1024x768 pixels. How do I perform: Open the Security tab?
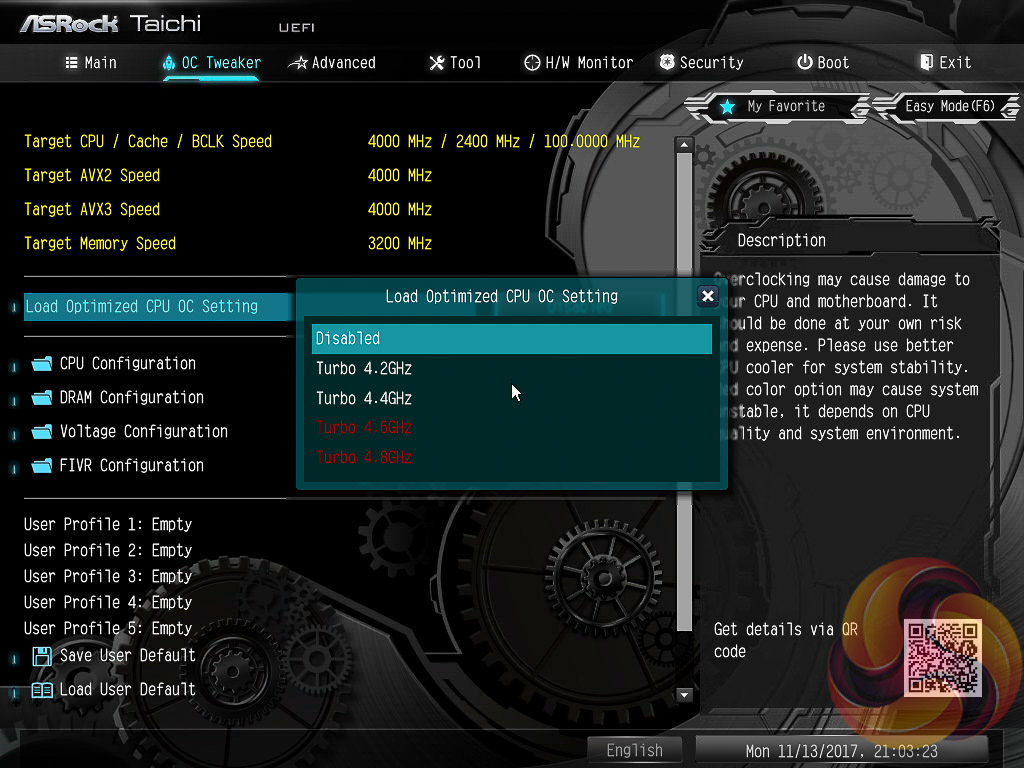pos(701,62)
